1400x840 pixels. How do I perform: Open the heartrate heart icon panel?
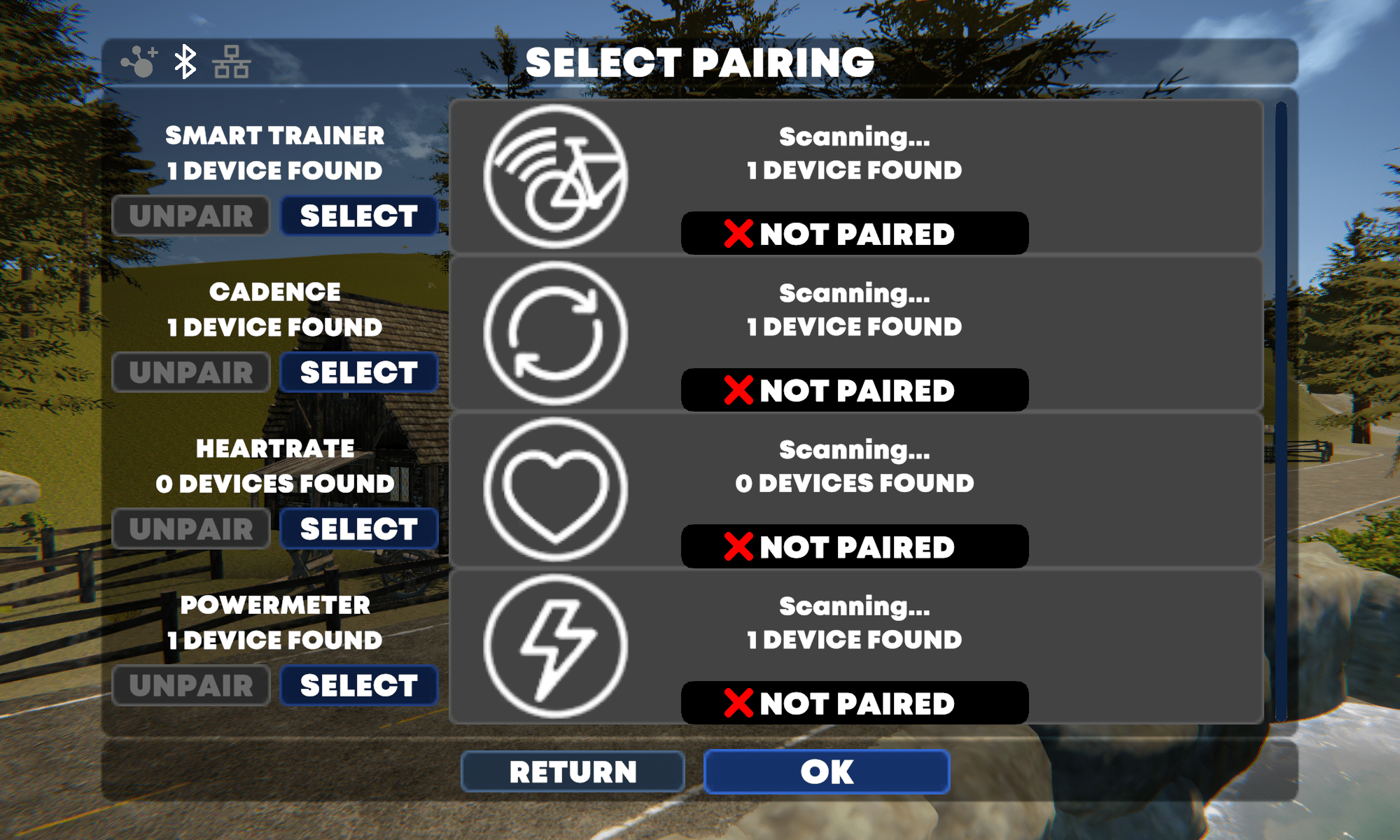[x=556, y=489]
